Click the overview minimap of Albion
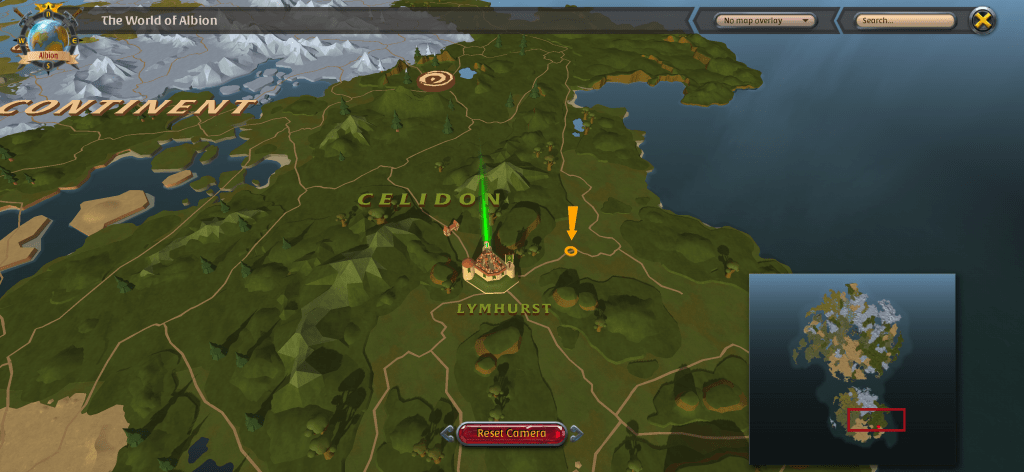Image resolution: width=1024 pixels, height=472 pixels. click(x=852, y=369)
